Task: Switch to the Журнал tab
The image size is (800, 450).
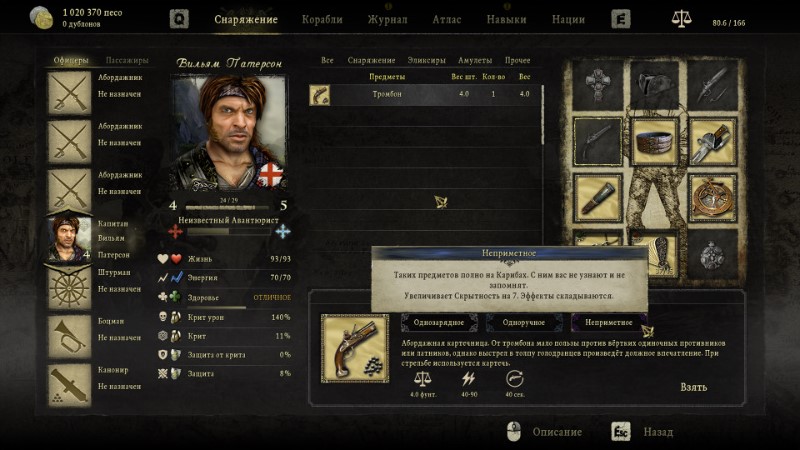Action: pos(386,19)
